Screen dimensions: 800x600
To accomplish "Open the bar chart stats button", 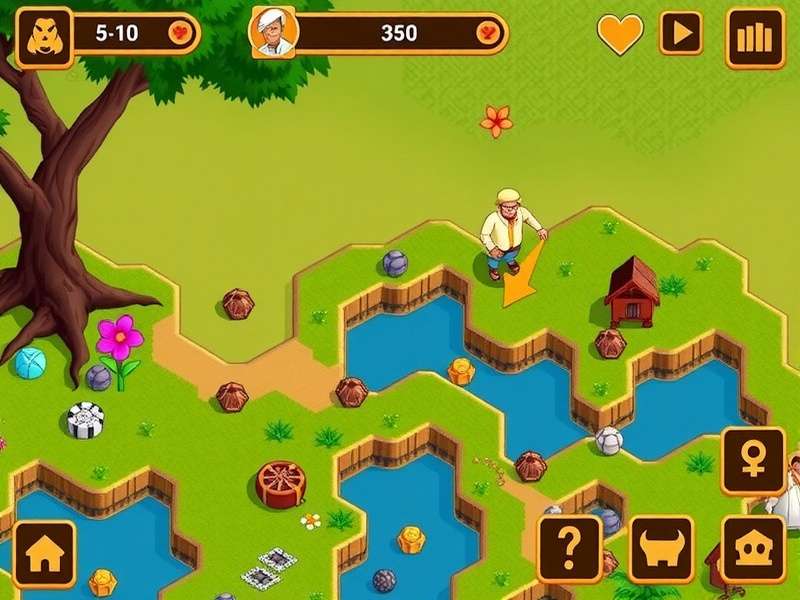I will 755,37.
